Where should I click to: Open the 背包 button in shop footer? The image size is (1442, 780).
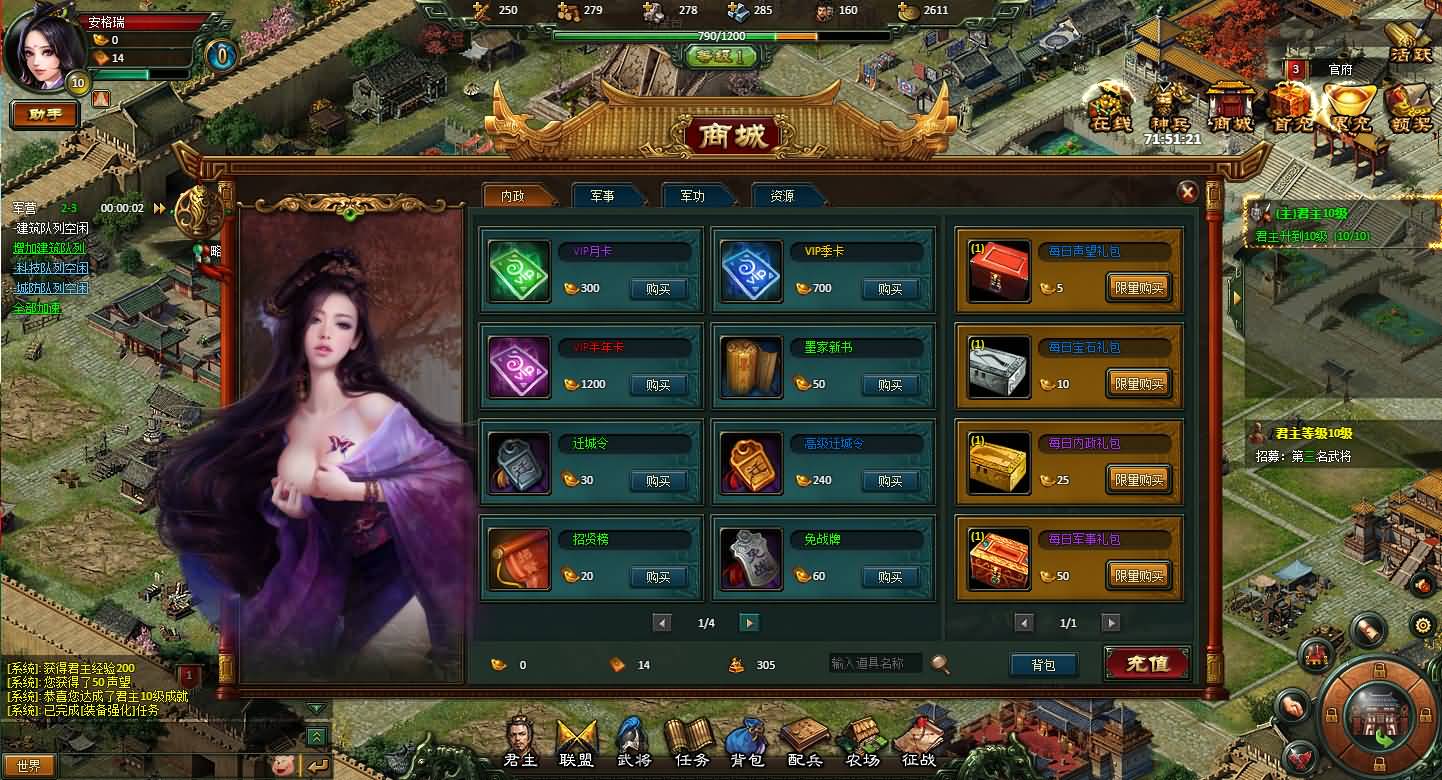(x=1042, y=665)
